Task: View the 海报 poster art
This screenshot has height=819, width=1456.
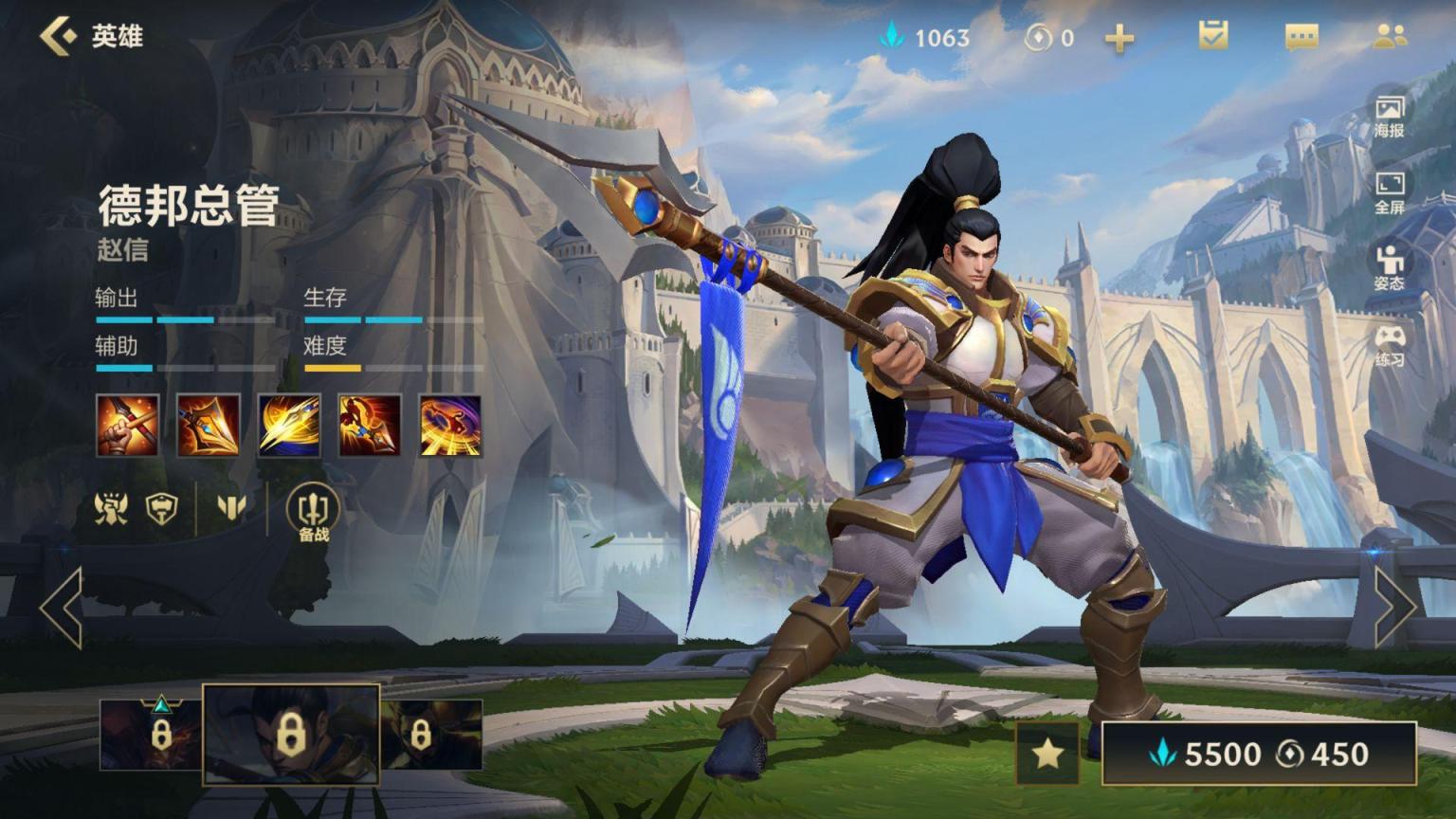Action: [1390, 115]
